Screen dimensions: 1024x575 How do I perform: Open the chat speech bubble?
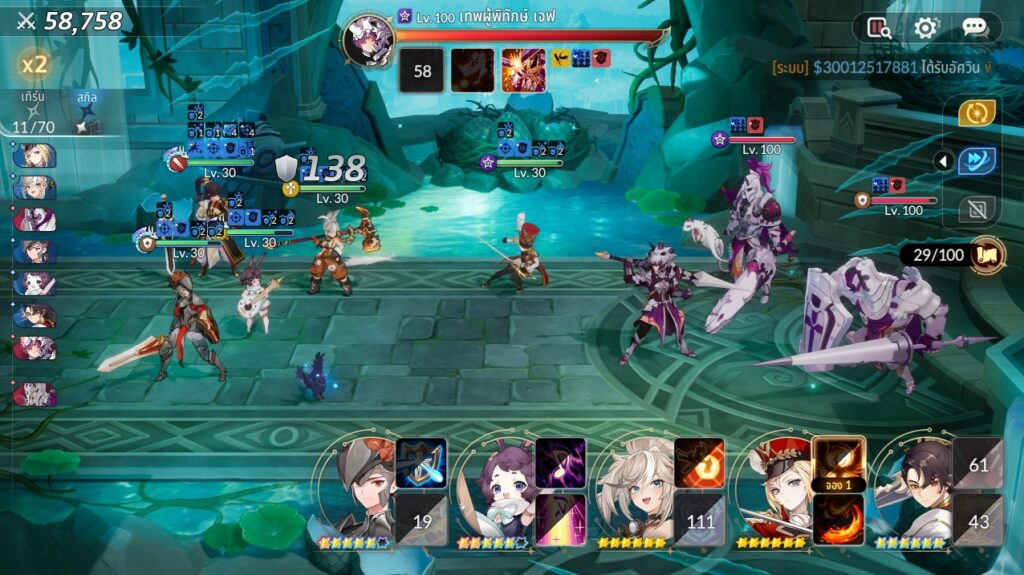pyautogui.click(x=974, y=28)
